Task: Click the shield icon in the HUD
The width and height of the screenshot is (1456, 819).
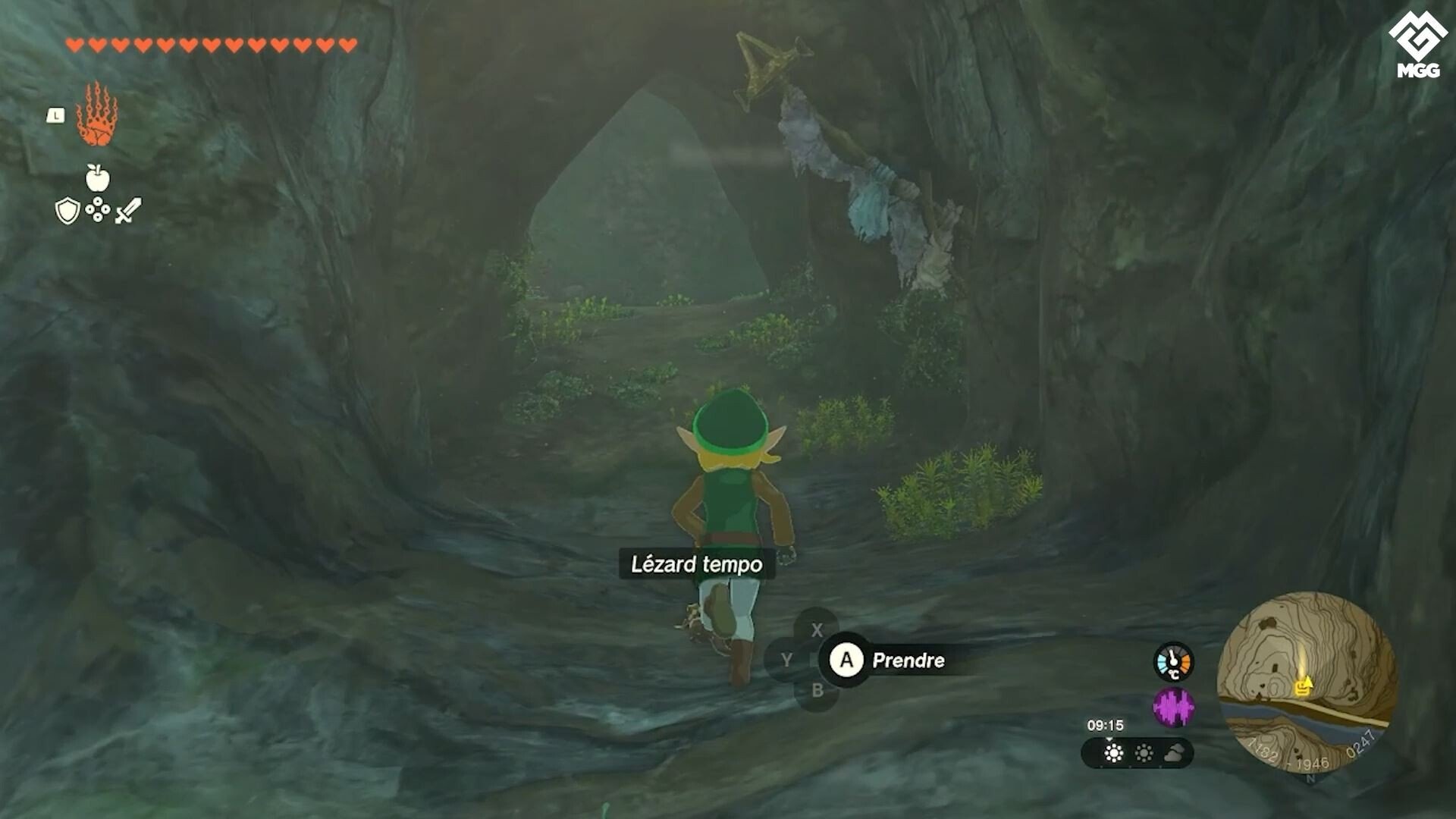Action: (x=68, y=210)
